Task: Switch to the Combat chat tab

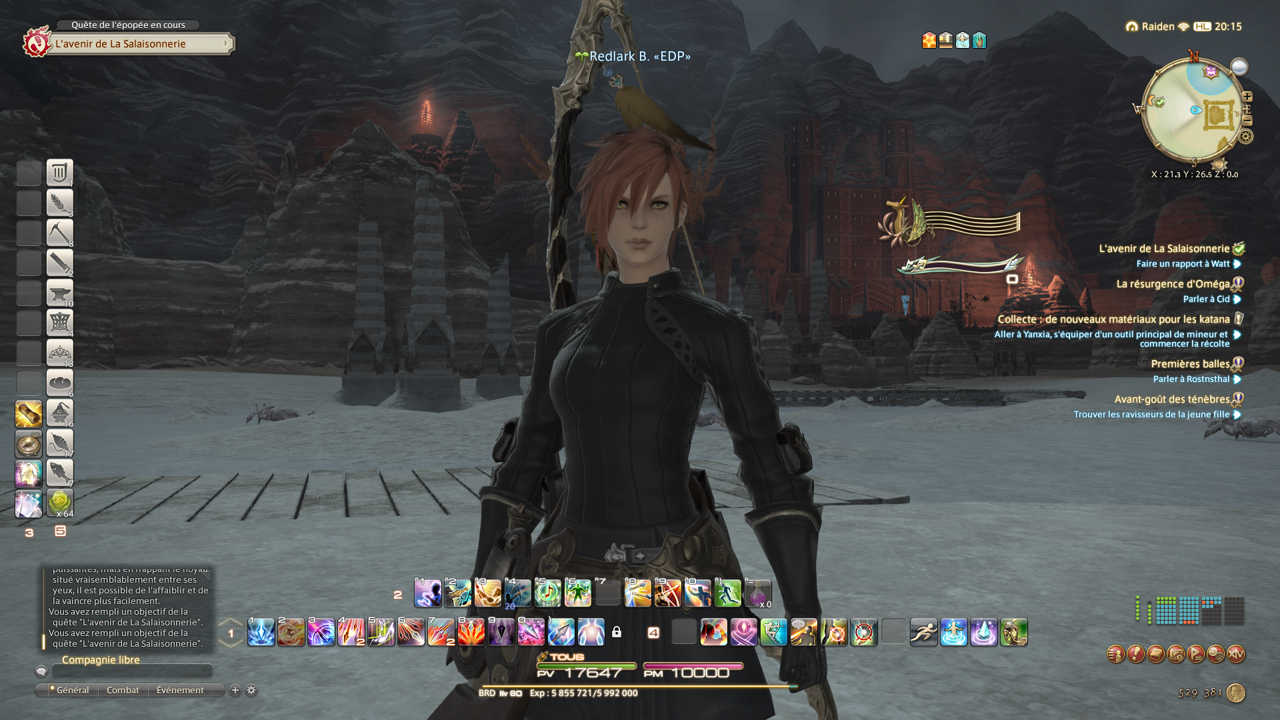Action: pyautogui.click(x=123, y=690)
